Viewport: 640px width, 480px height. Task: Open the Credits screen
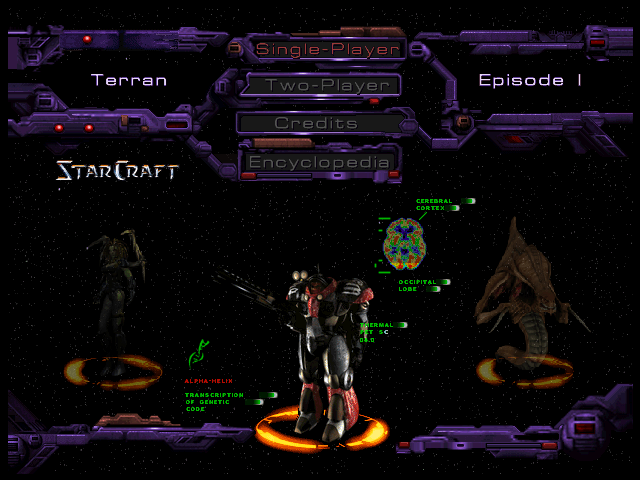316,123
